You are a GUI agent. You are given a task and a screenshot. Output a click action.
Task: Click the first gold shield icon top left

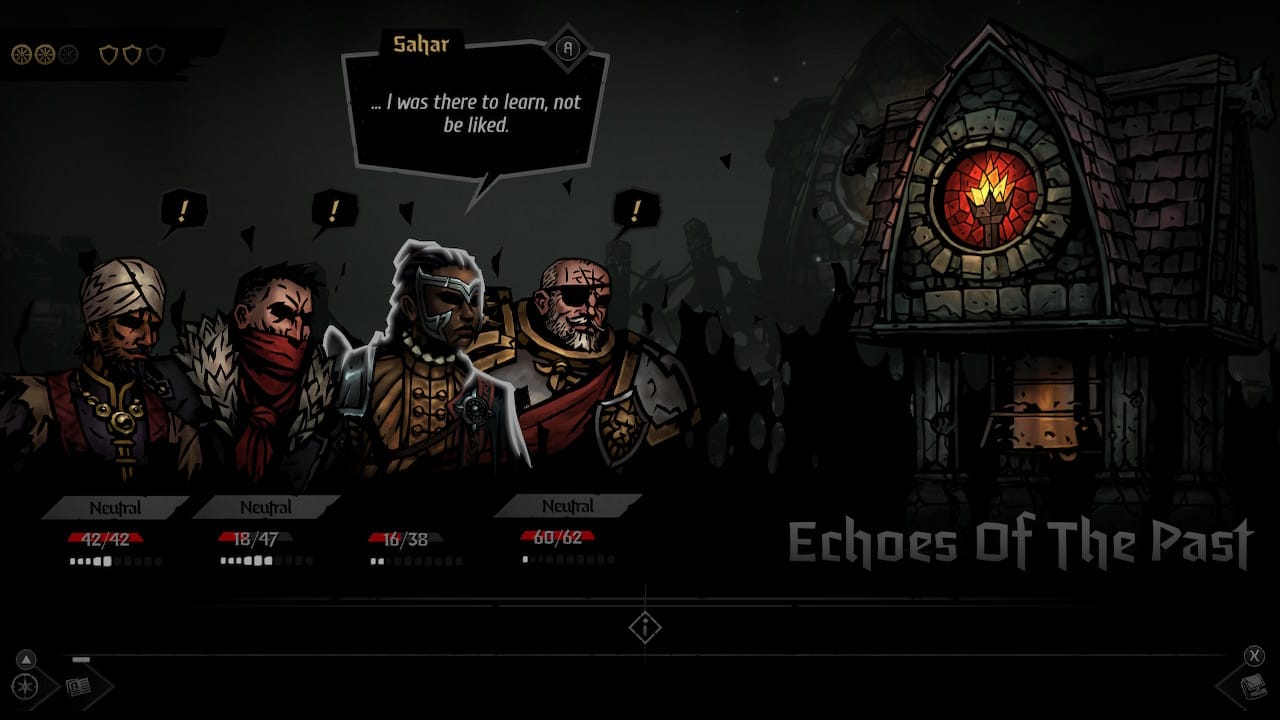108,53
